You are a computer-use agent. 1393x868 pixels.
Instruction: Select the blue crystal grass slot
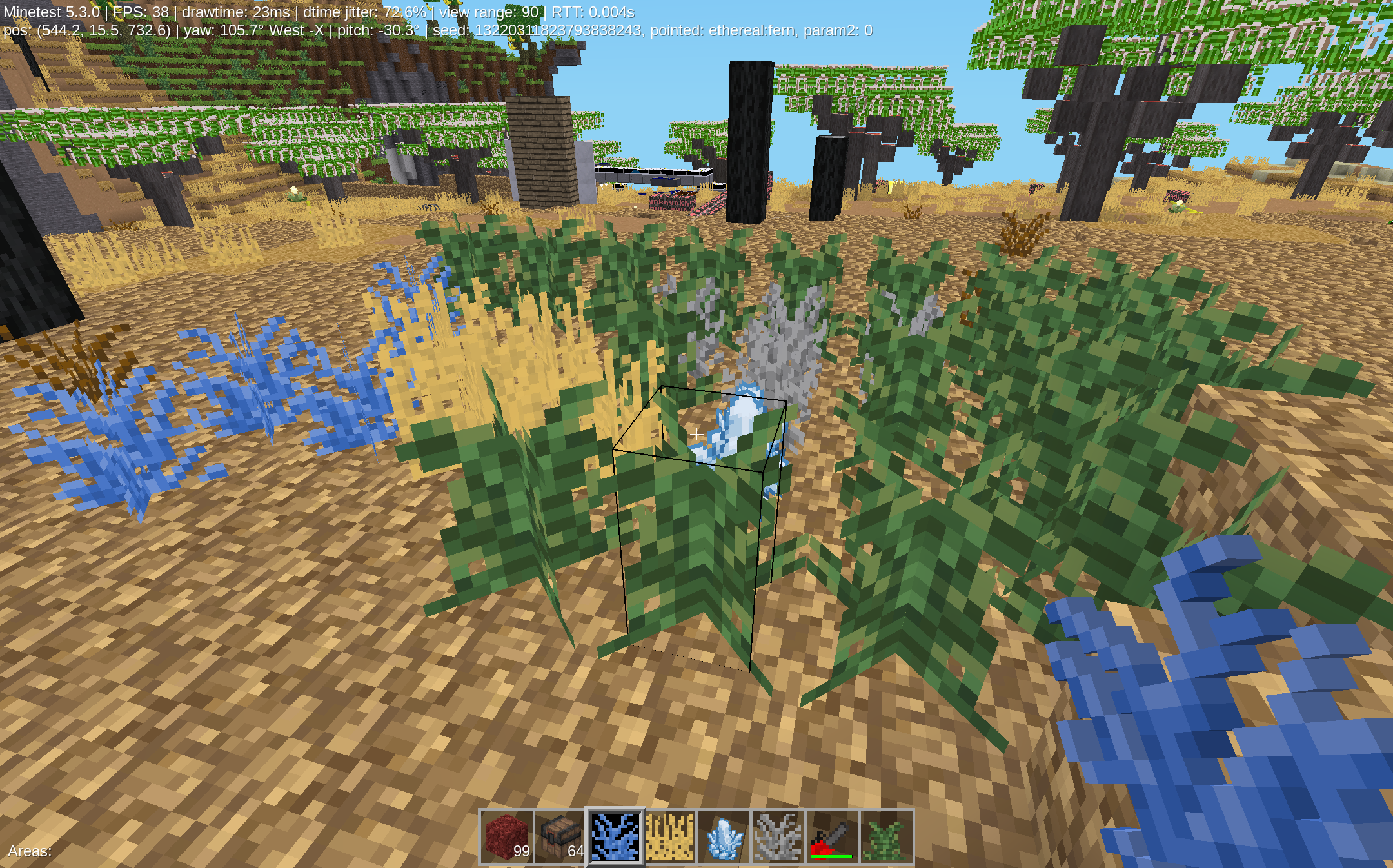615,837
